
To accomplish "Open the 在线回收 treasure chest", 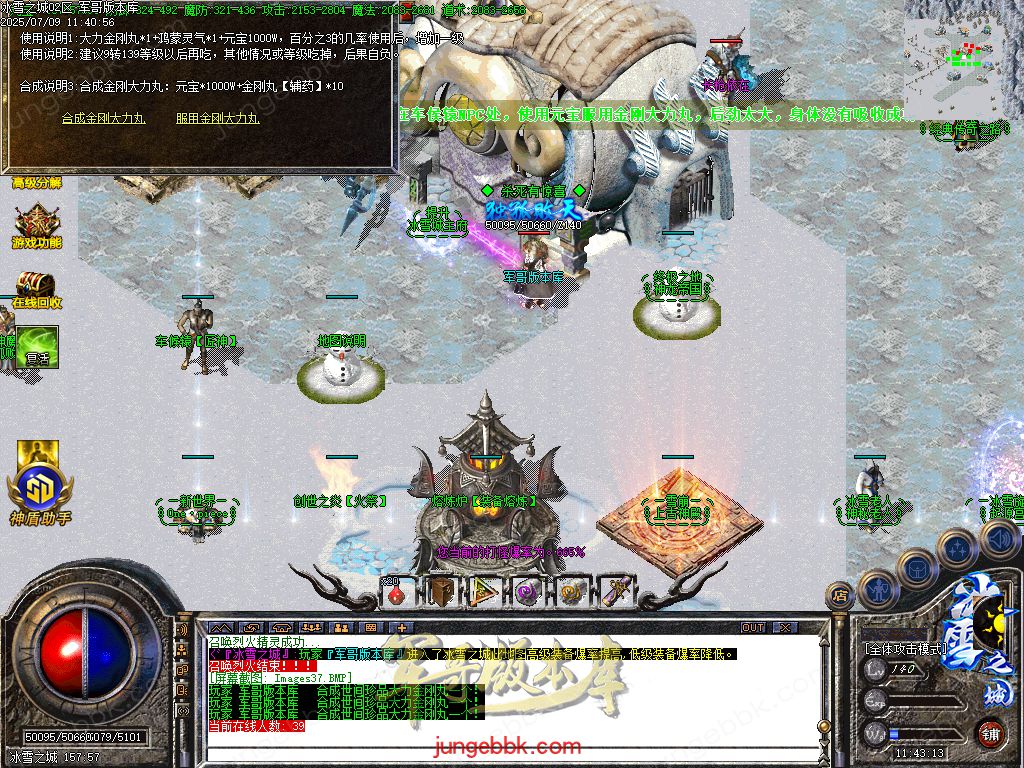I will pyautogui.click(x=36, y=288).
